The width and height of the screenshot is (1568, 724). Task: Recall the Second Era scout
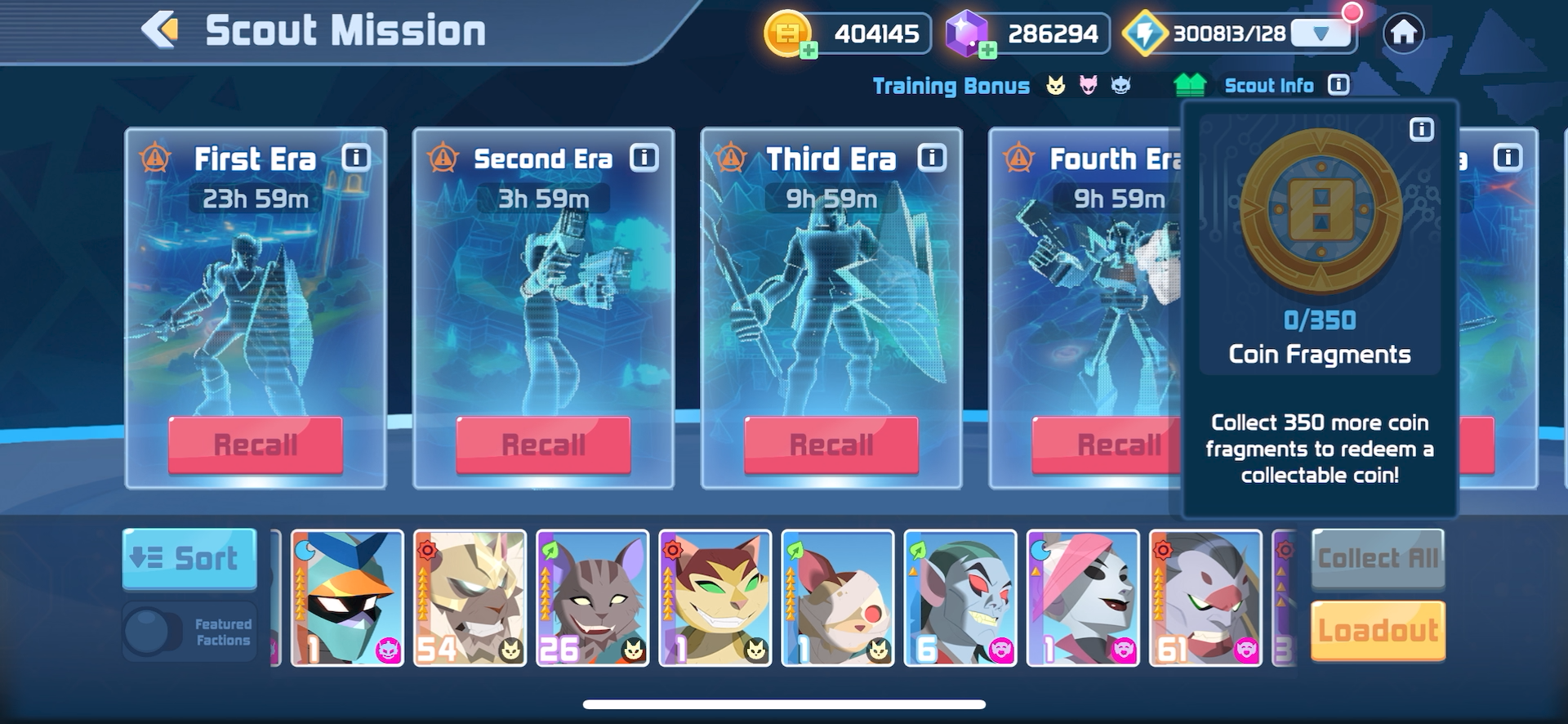pyautogui.click(x=543, y=445)
